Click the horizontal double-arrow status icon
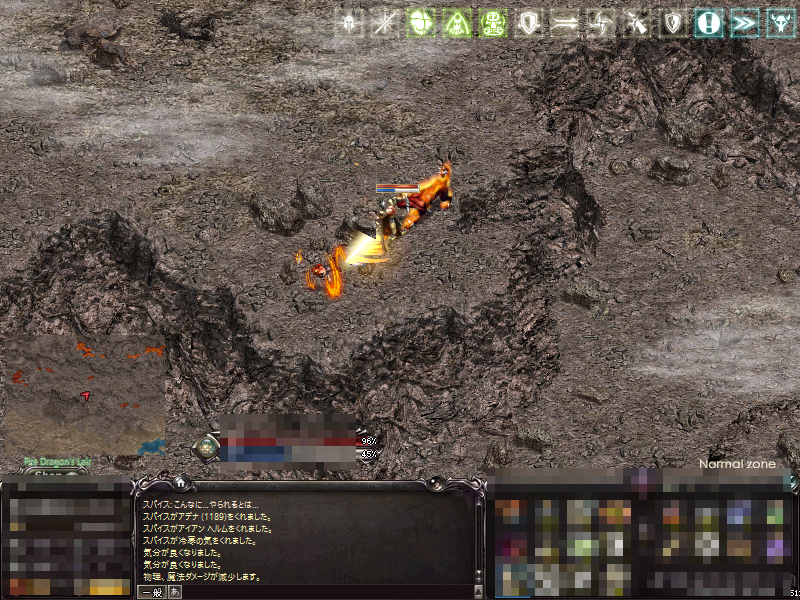800x600 pixels. click(x=565, y=23)
